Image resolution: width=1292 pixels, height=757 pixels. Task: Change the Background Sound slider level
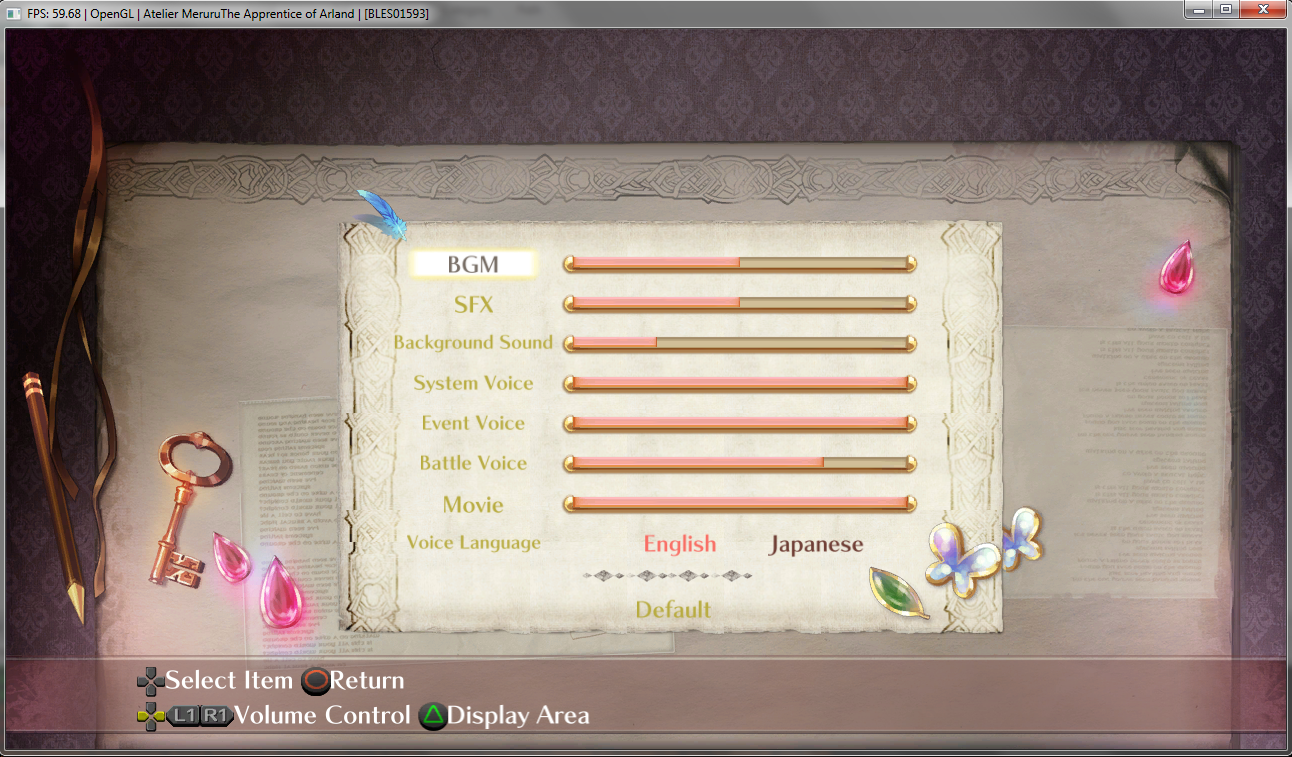(739, 344)
